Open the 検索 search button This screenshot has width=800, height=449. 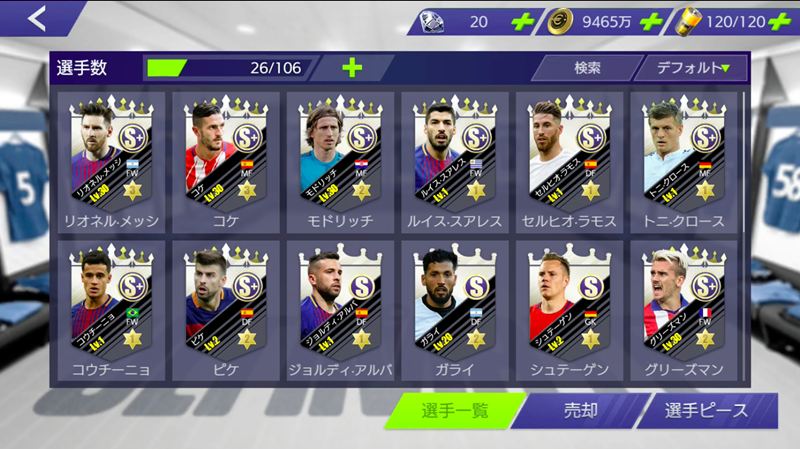coord(587,68)
